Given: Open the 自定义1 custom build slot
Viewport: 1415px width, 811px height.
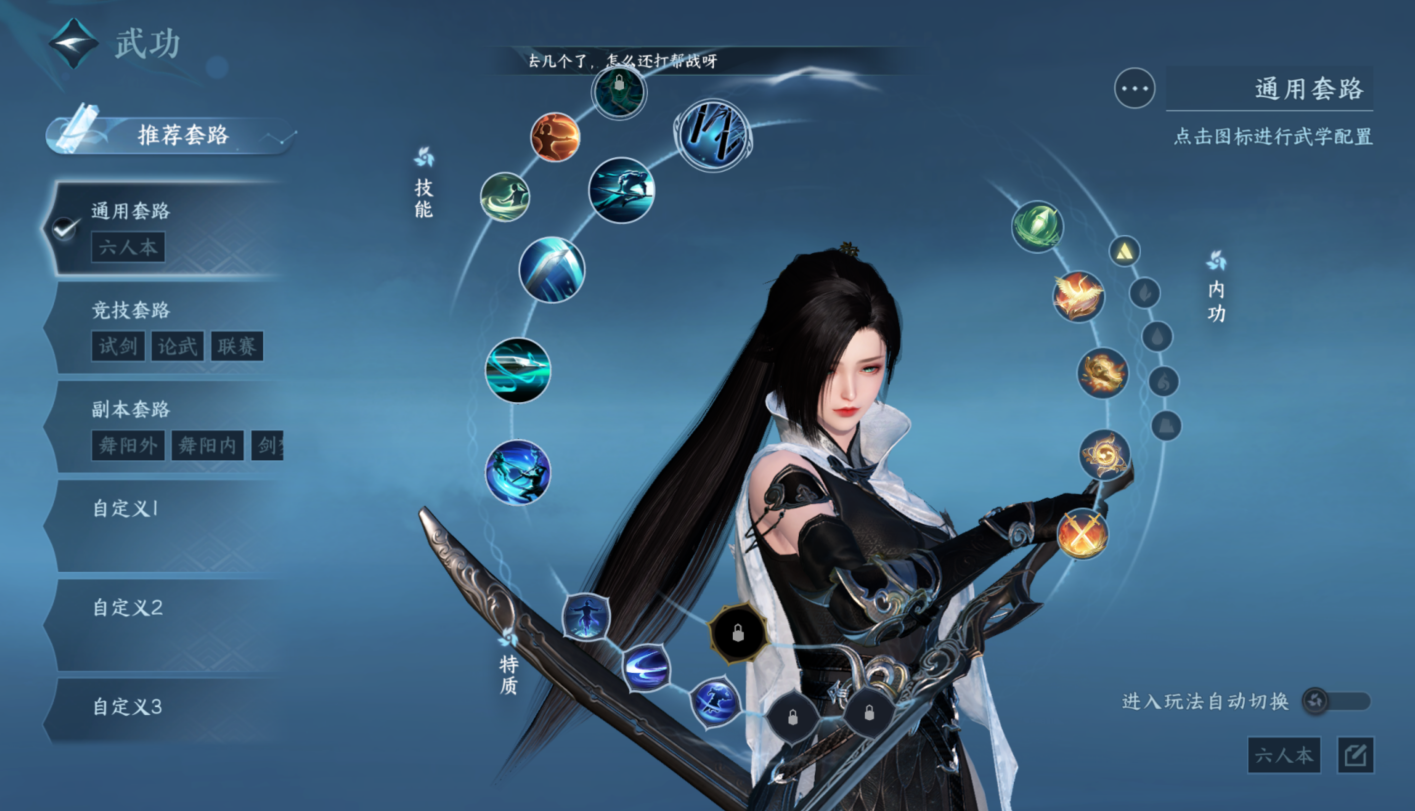Looking at the screenshot, I should tap(160, 524).
